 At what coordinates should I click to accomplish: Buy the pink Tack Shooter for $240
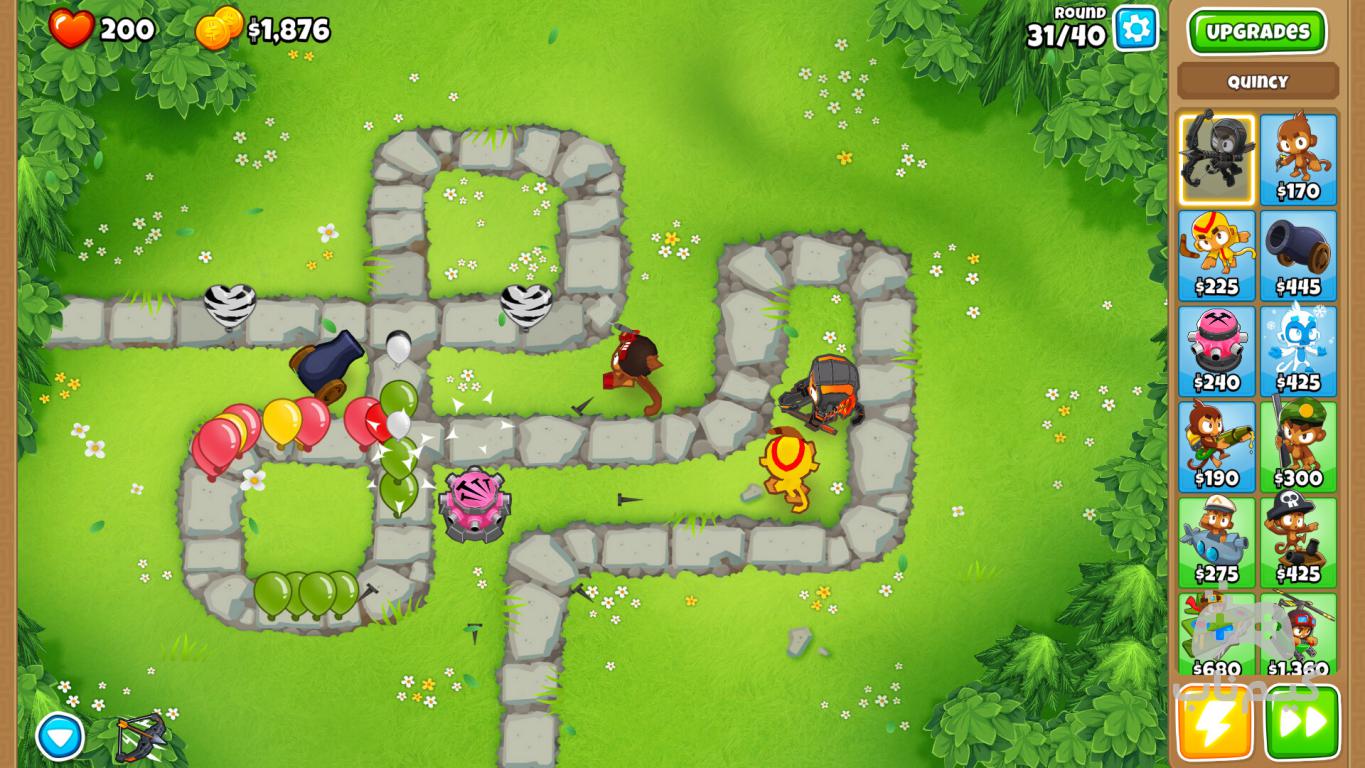(x=1216, y=351)
